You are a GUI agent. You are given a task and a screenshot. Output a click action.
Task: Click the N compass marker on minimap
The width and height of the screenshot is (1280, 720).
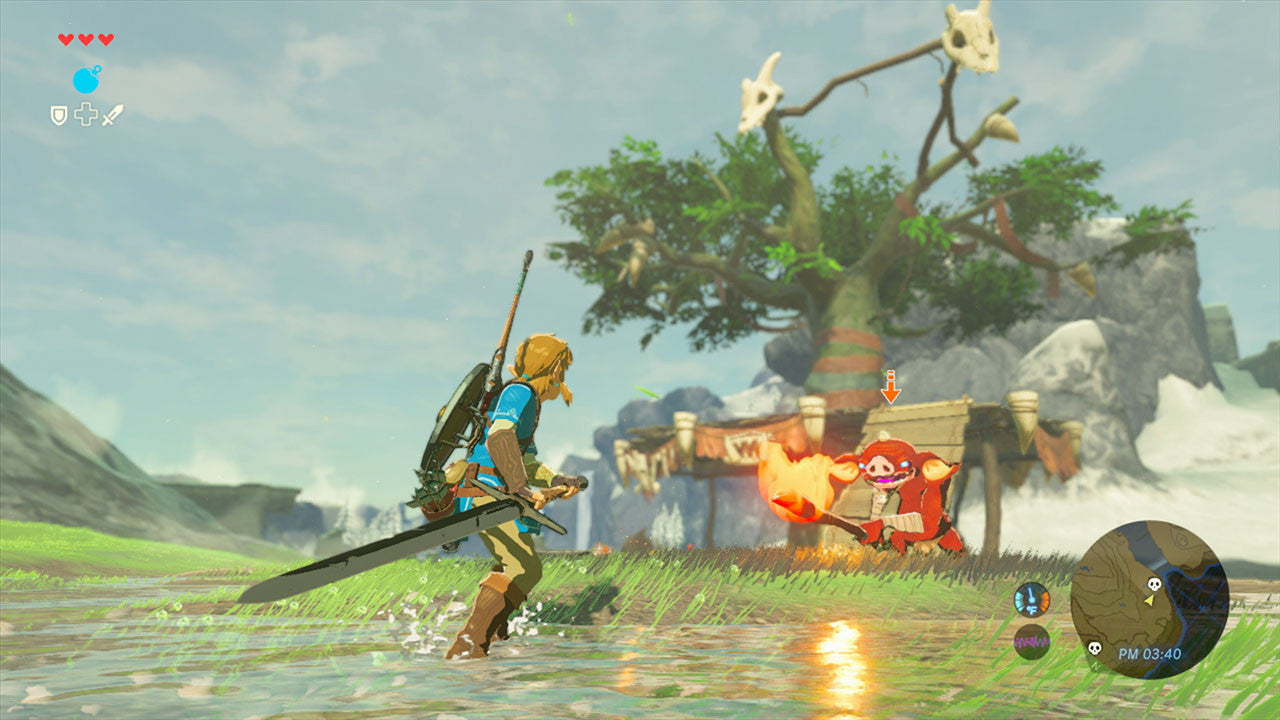pos(1096,664)
